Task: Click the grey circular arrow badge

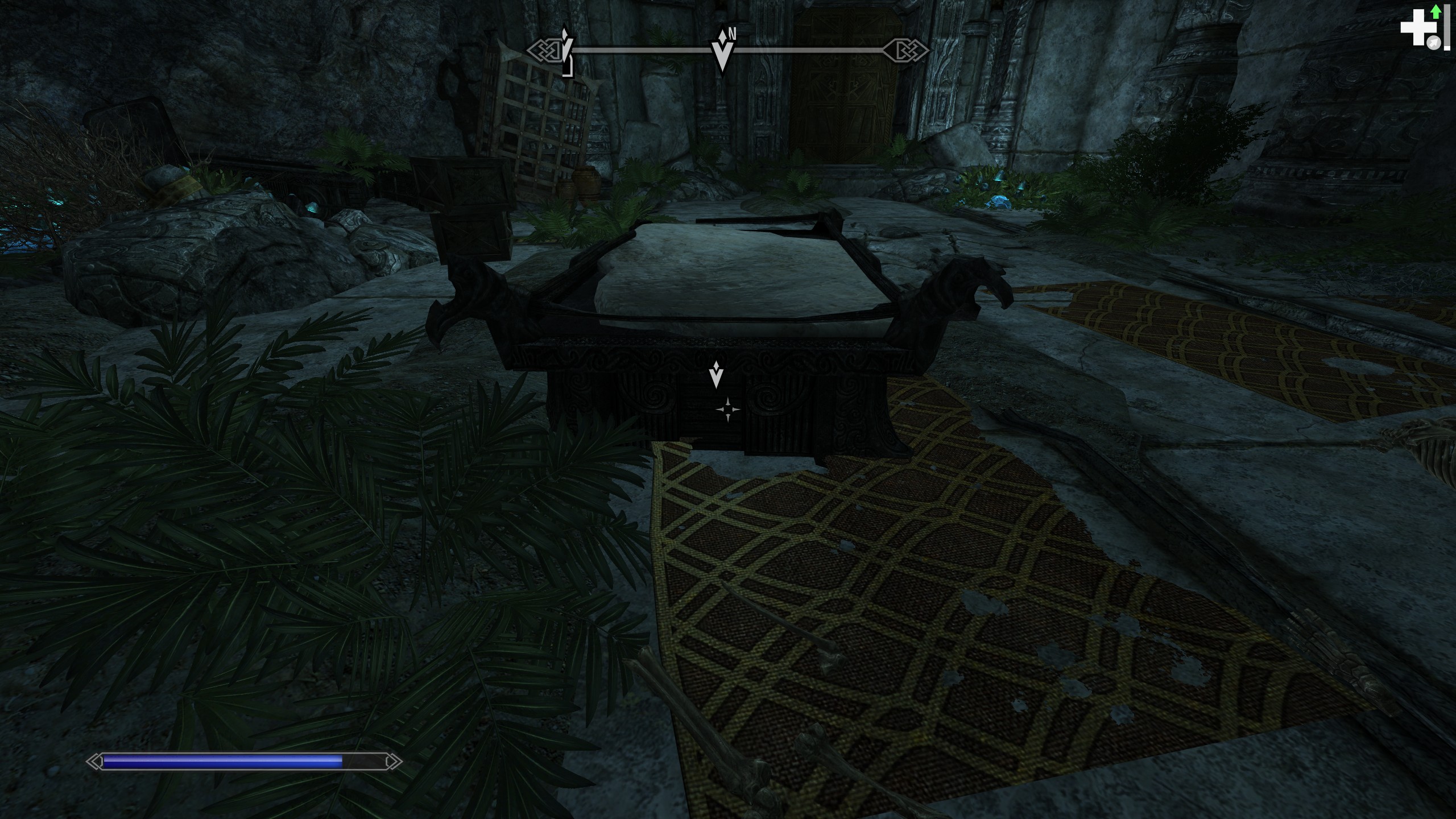Action: 1434,43
